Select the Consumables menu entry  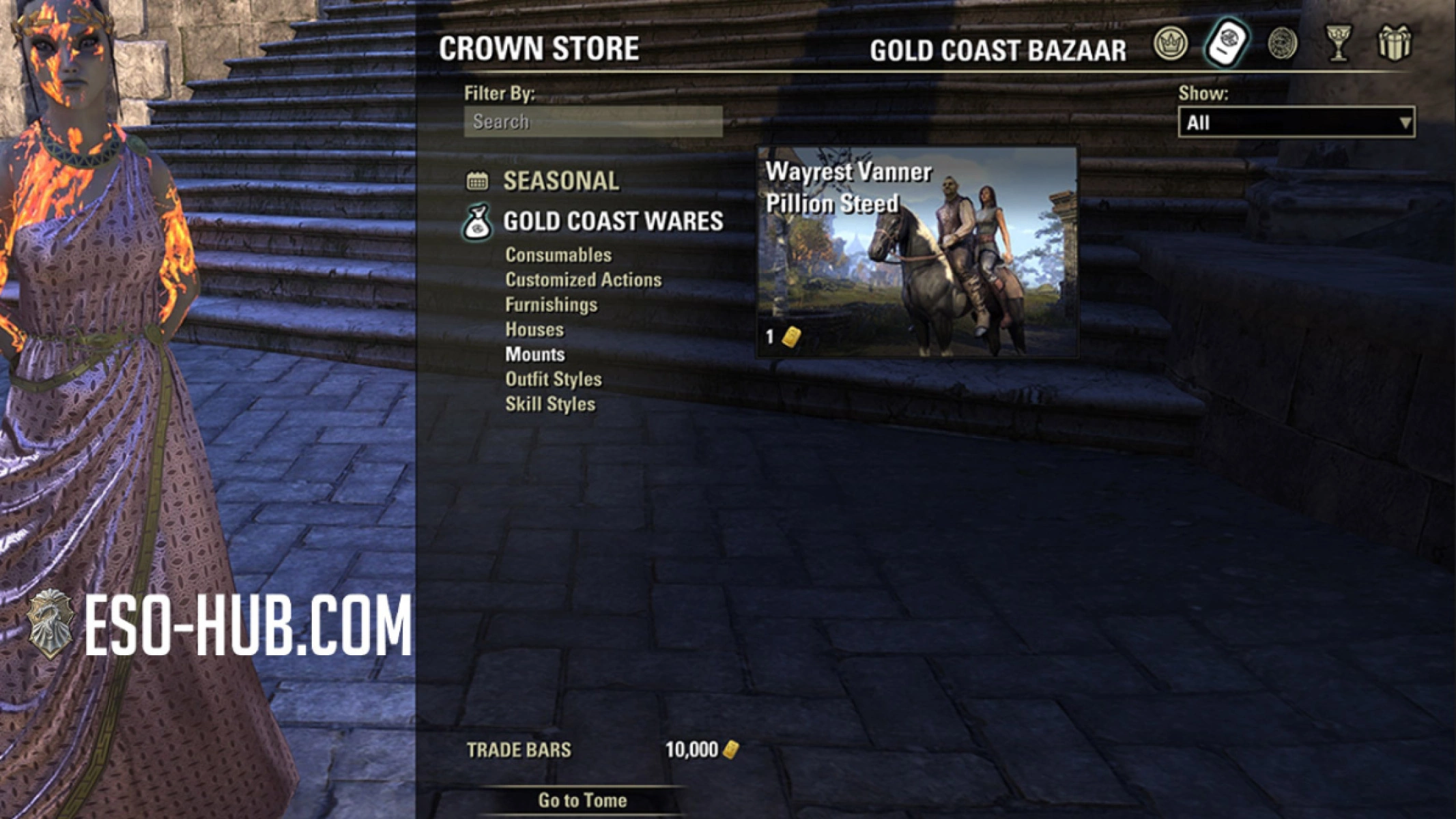point(558,255)
